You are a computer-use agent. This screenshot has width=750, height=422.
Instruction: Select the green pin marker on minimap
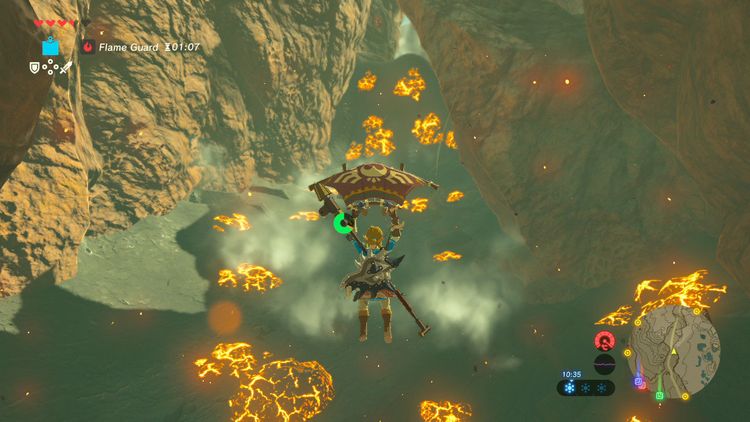point(660,395)
